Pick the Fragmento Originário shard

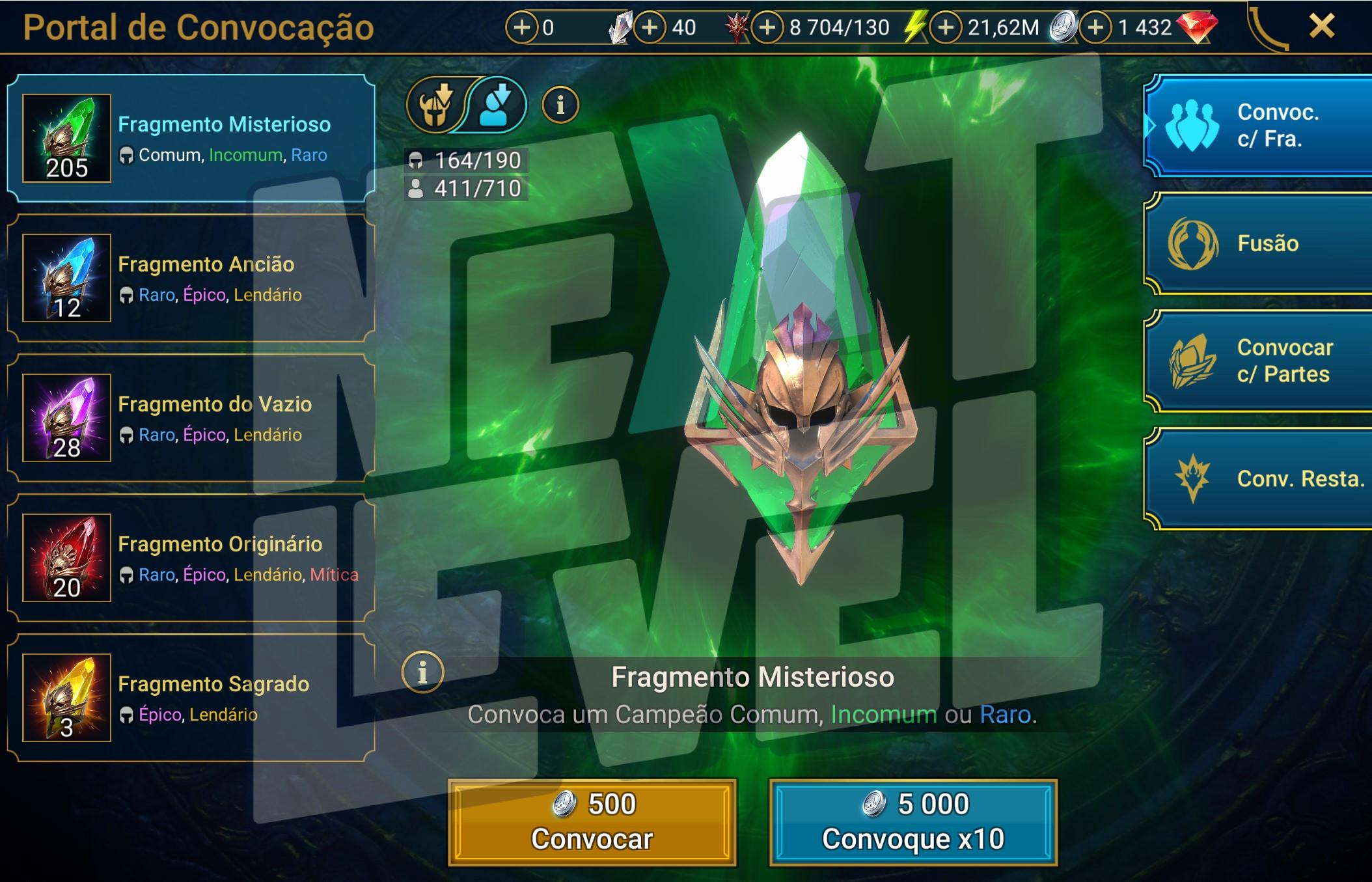191,558
